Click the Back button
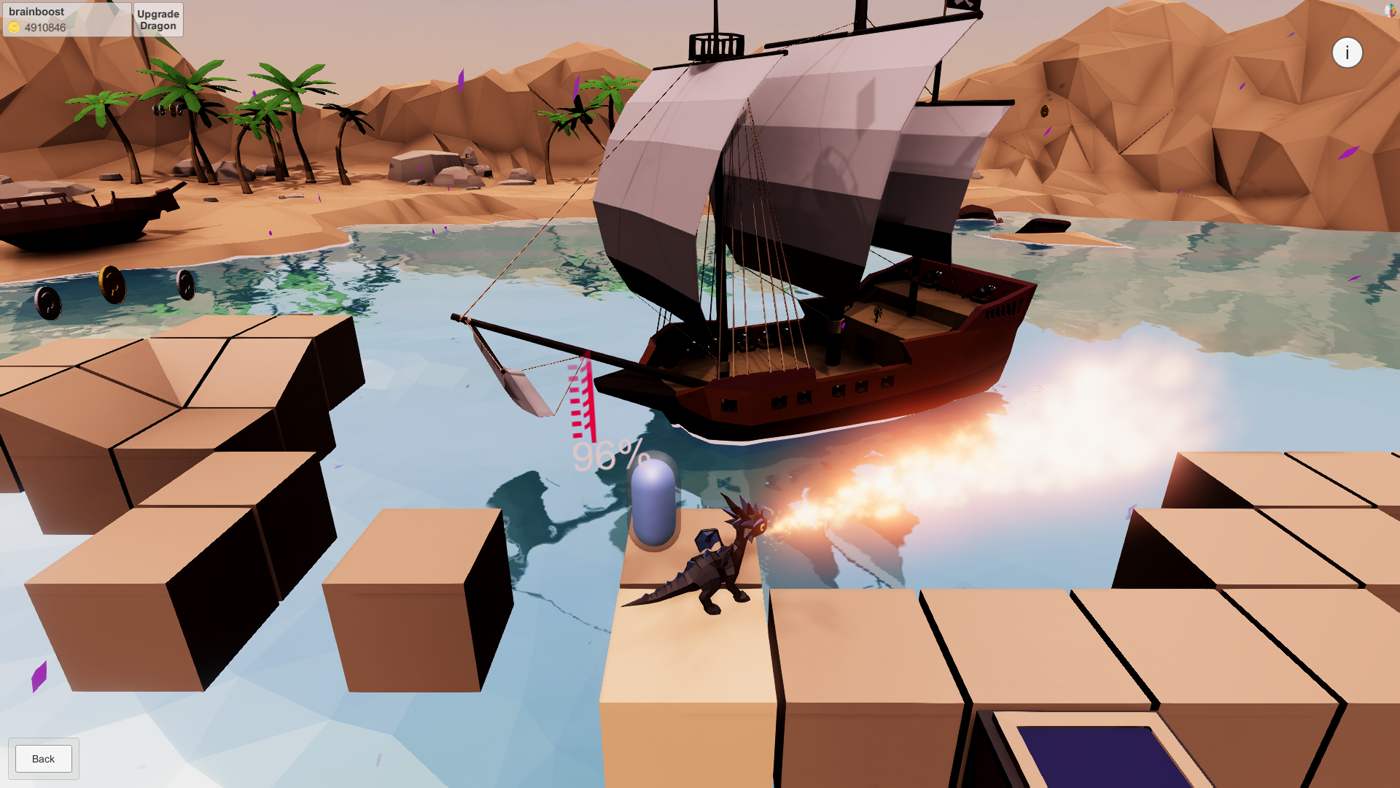The width and height of the screenshot is (1400, 788). 42,758
